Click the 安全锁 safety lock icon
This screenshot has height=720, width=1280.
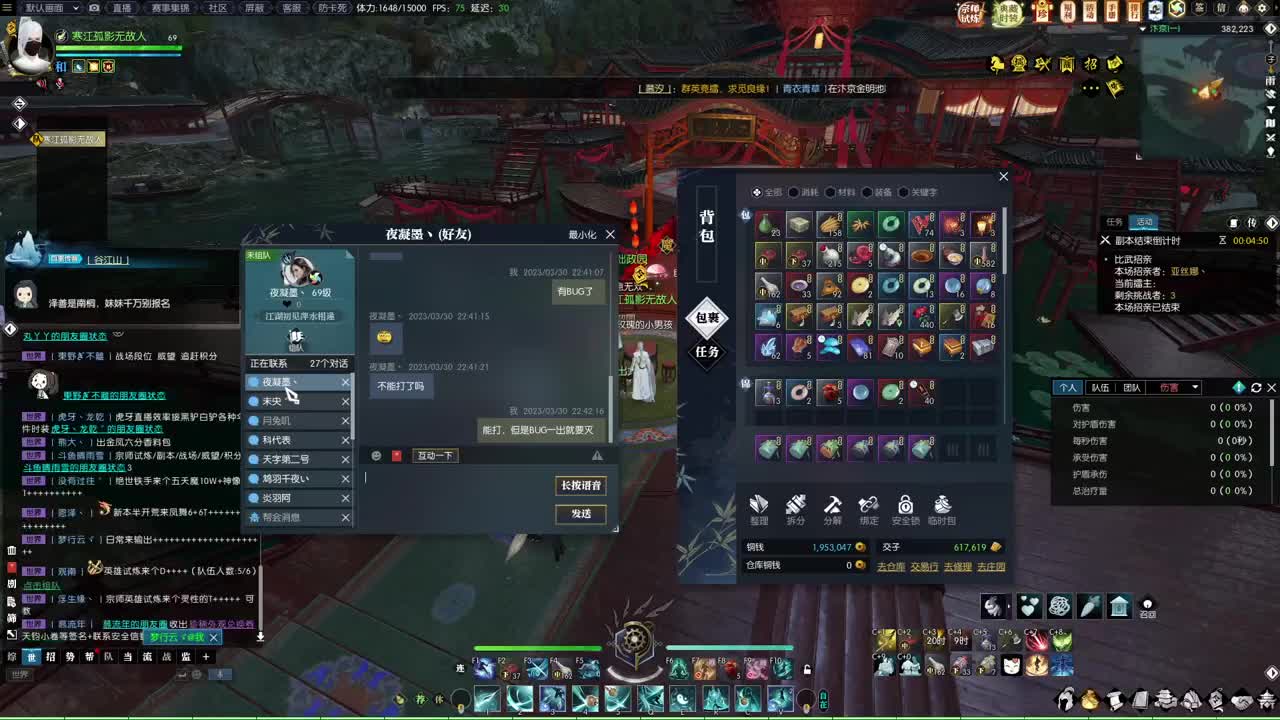pyautogui.click(x=905, y=512)
